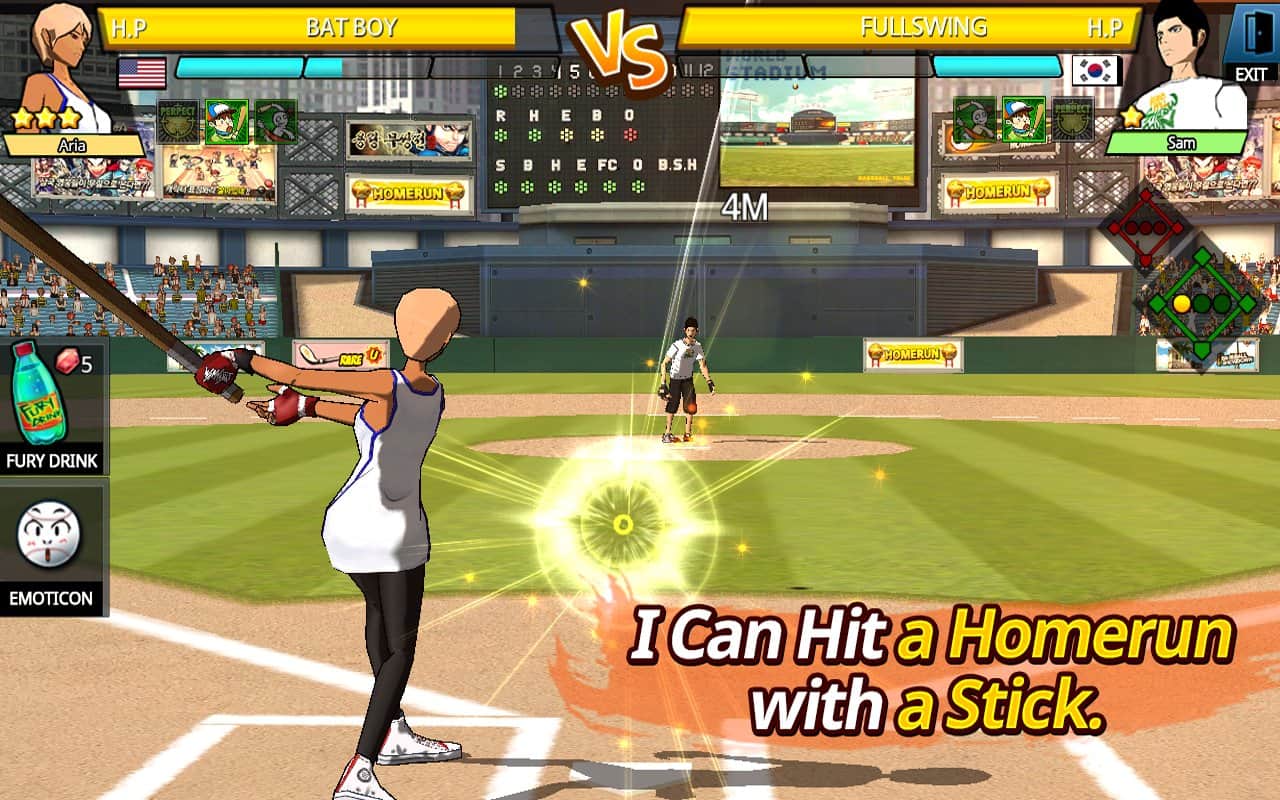Tap the capped batter skill icon under BAT BOY
Viewport: 1280px width, 800px height.
[227, 121]
